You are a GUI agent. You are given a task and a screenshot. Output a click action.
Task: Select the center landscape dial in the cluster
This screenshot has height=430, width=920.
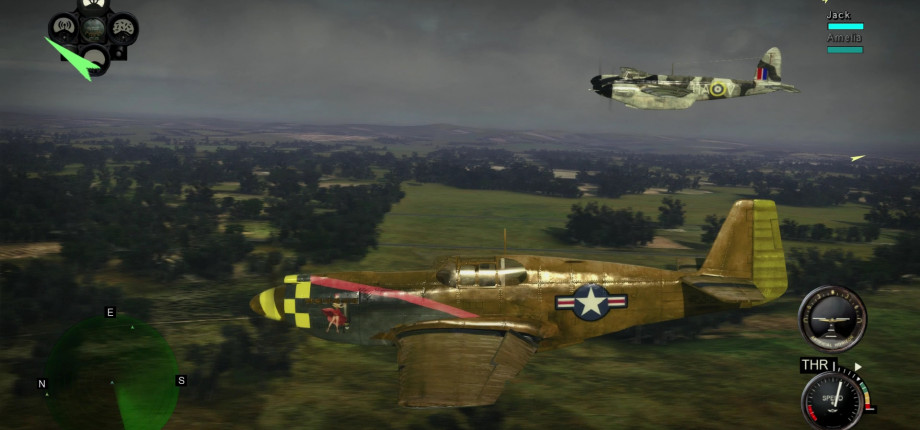[93, 27]
